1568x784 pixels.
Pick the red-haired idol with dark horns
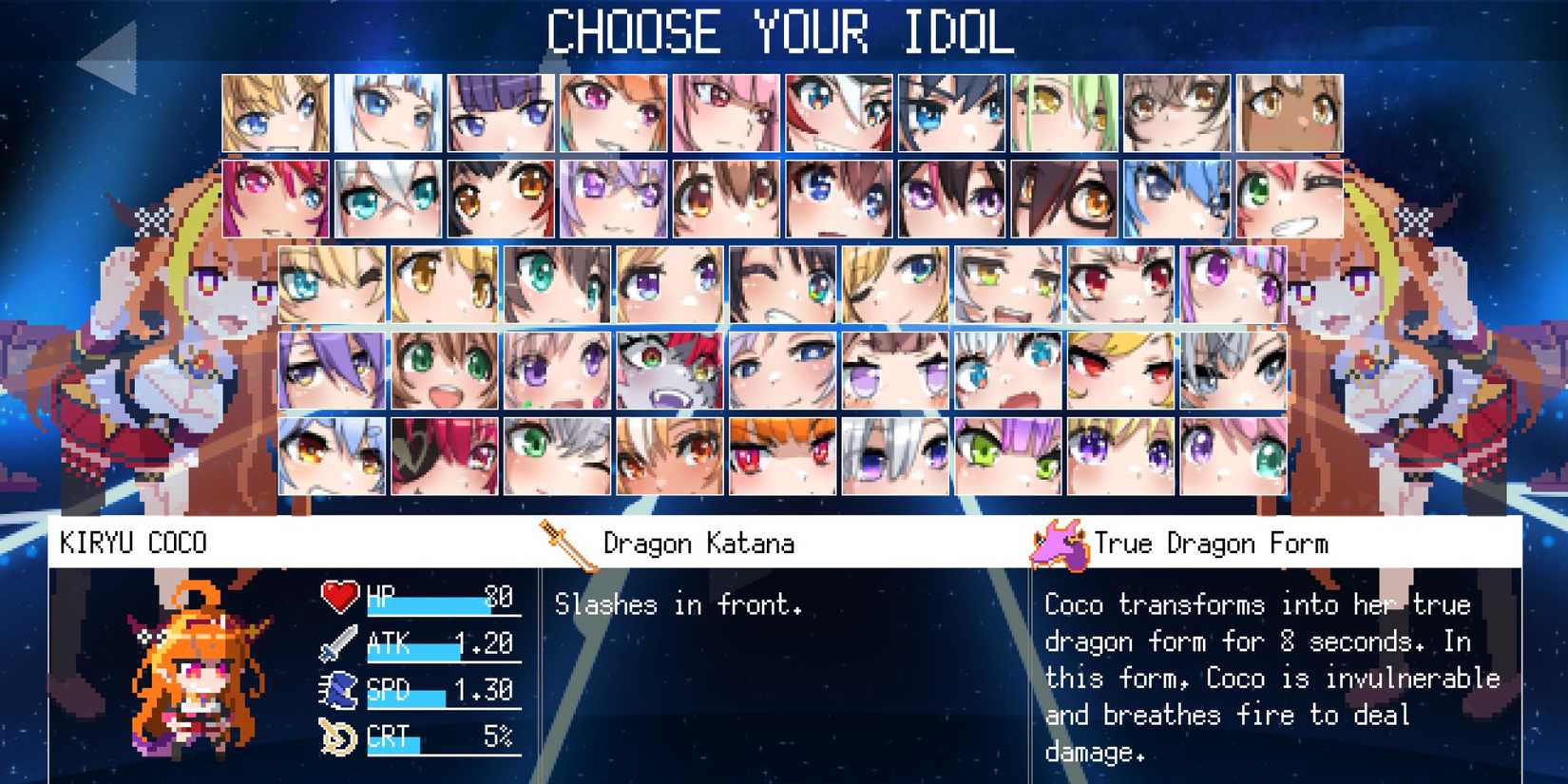[x=444, y=456]
